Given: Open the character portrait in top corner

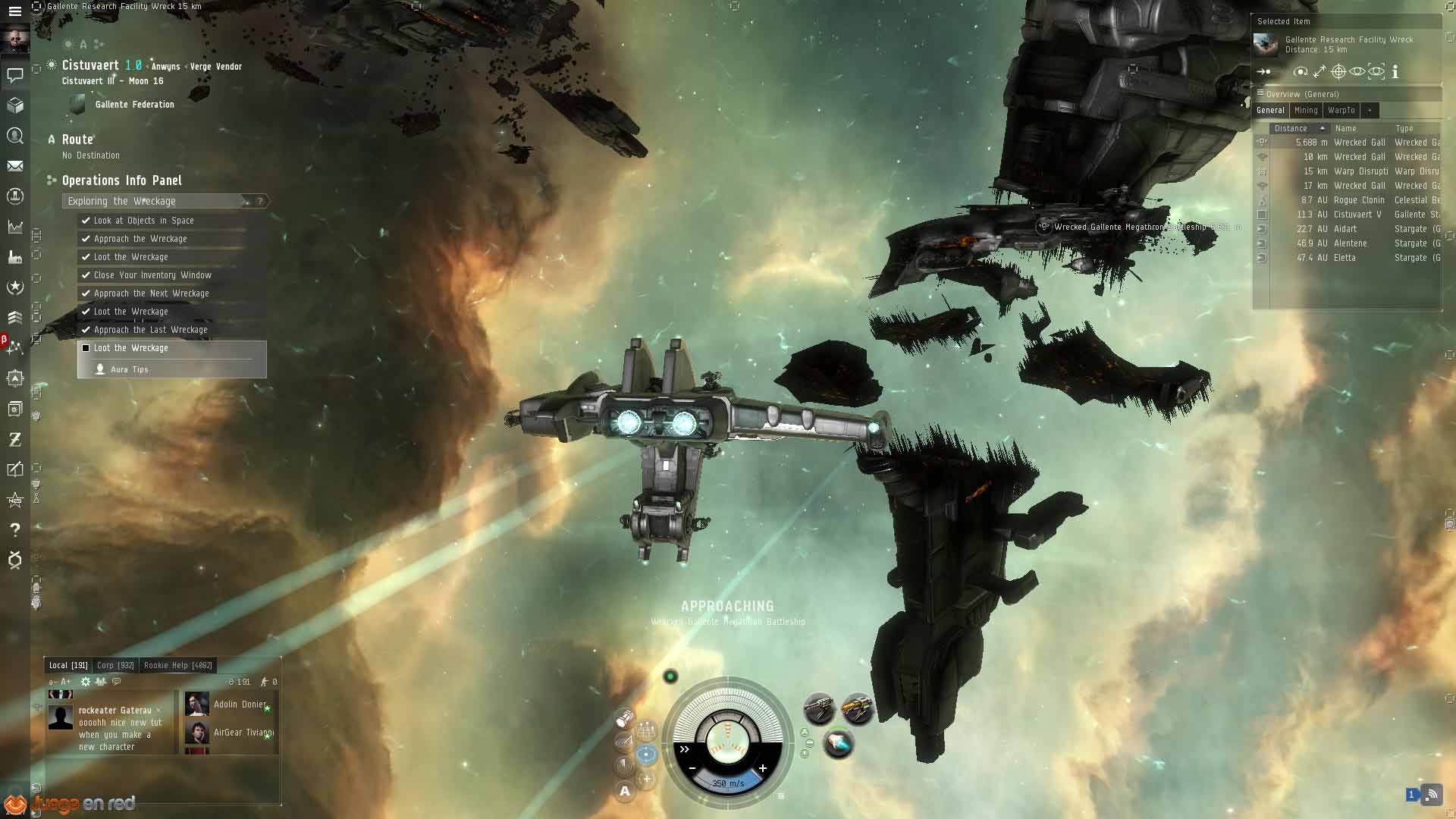Looking at the screenshot, I should (14, 39).
